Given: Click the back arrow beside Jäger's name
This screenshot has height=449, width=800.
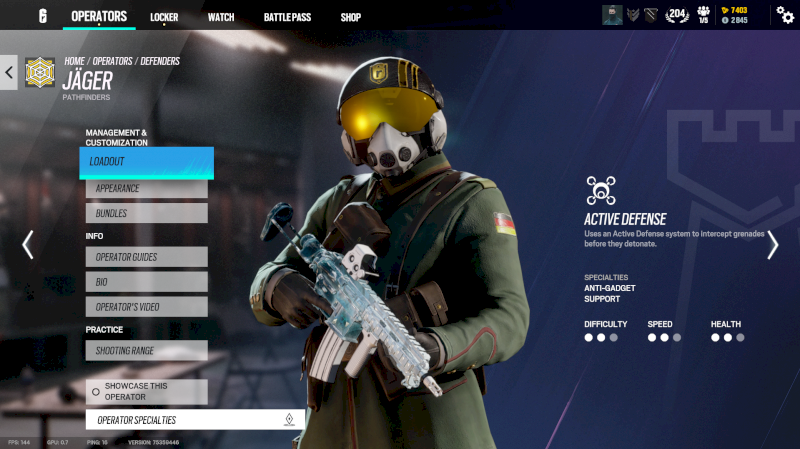Looking at the screenshot, I should (x=10, y=72).
